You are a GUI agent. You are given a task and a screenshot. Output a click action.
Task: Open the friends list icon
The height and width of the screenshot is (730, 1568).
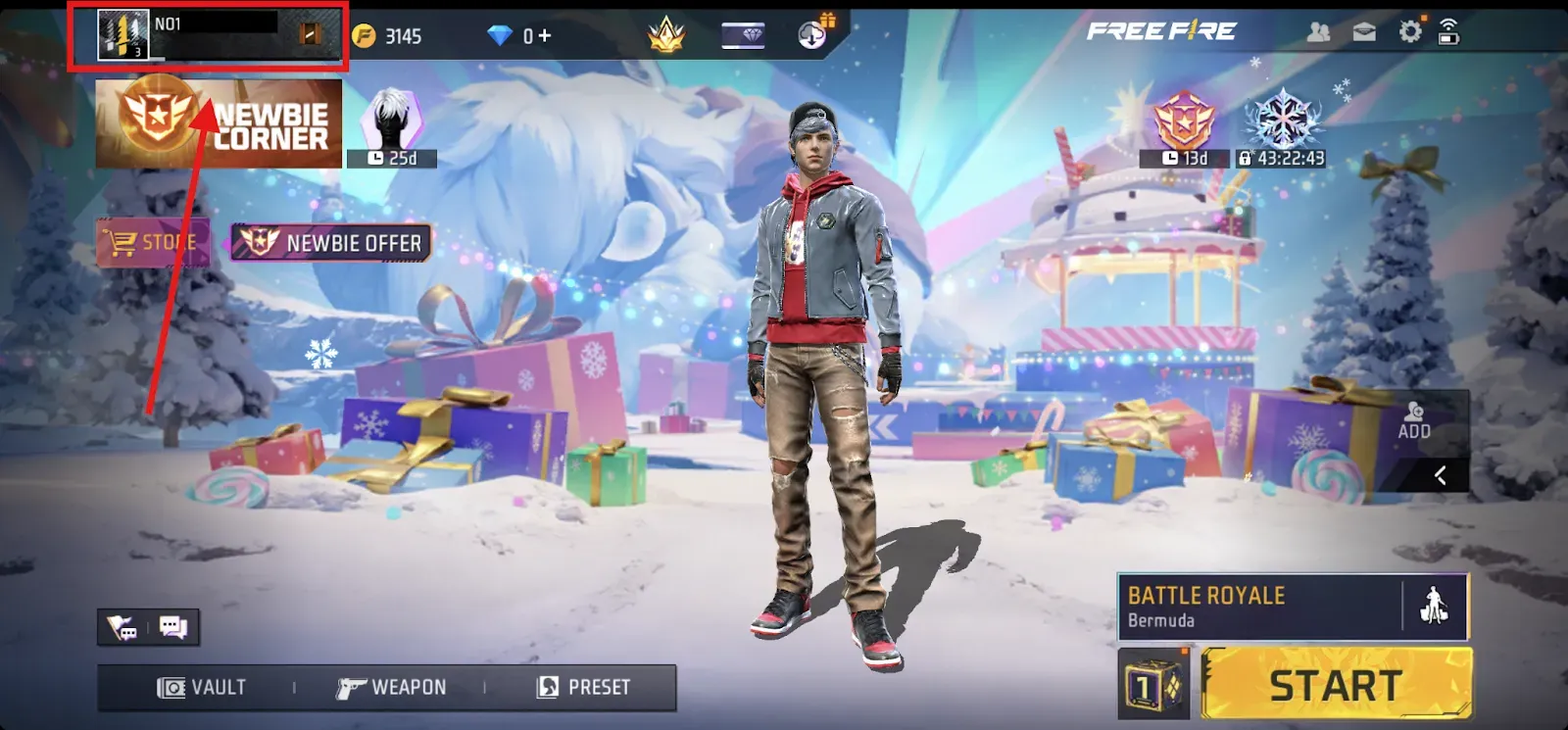click(1319, 32)
